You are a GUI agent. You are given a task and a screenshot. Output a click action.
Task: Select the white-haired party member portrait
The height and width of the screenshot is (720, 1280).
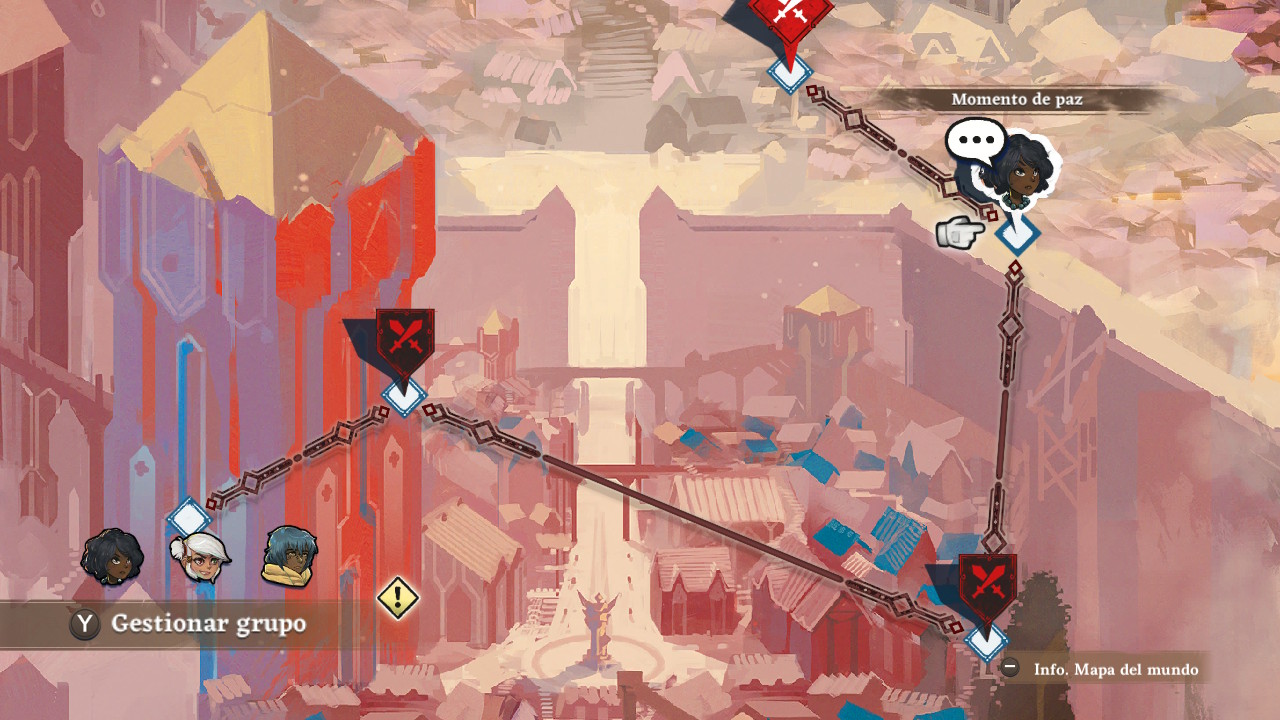point(201,558)
